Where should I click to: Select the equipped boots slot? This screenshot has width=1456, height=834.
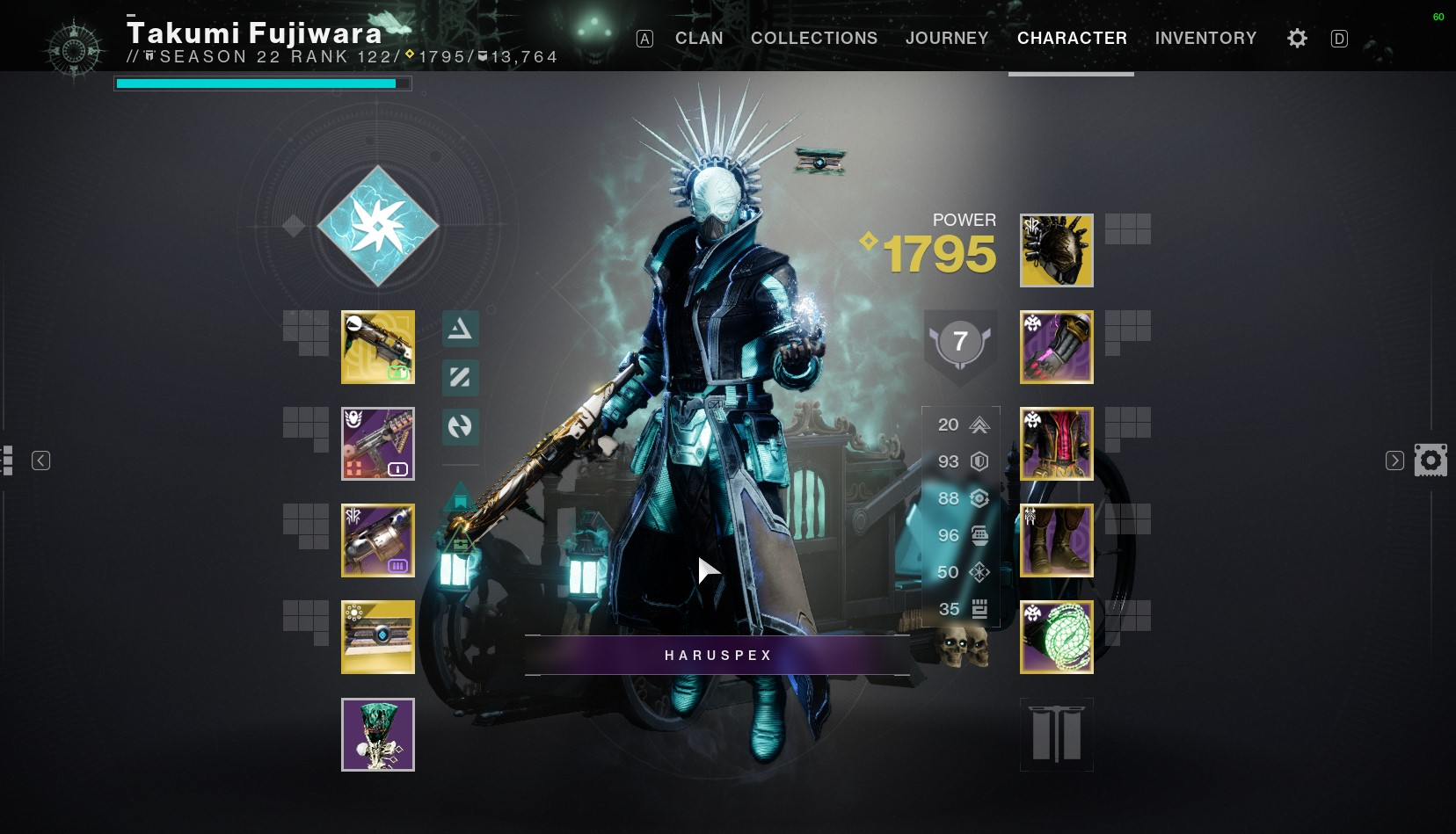[x=1056, y=540]
